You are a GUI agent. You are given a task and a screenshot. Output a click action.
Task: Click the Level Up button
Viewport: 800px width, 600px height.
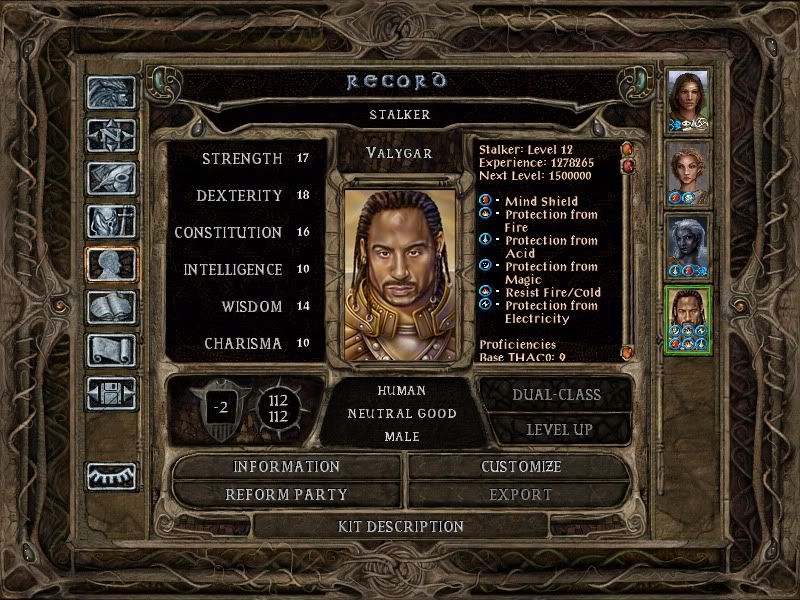pos(556,429)
